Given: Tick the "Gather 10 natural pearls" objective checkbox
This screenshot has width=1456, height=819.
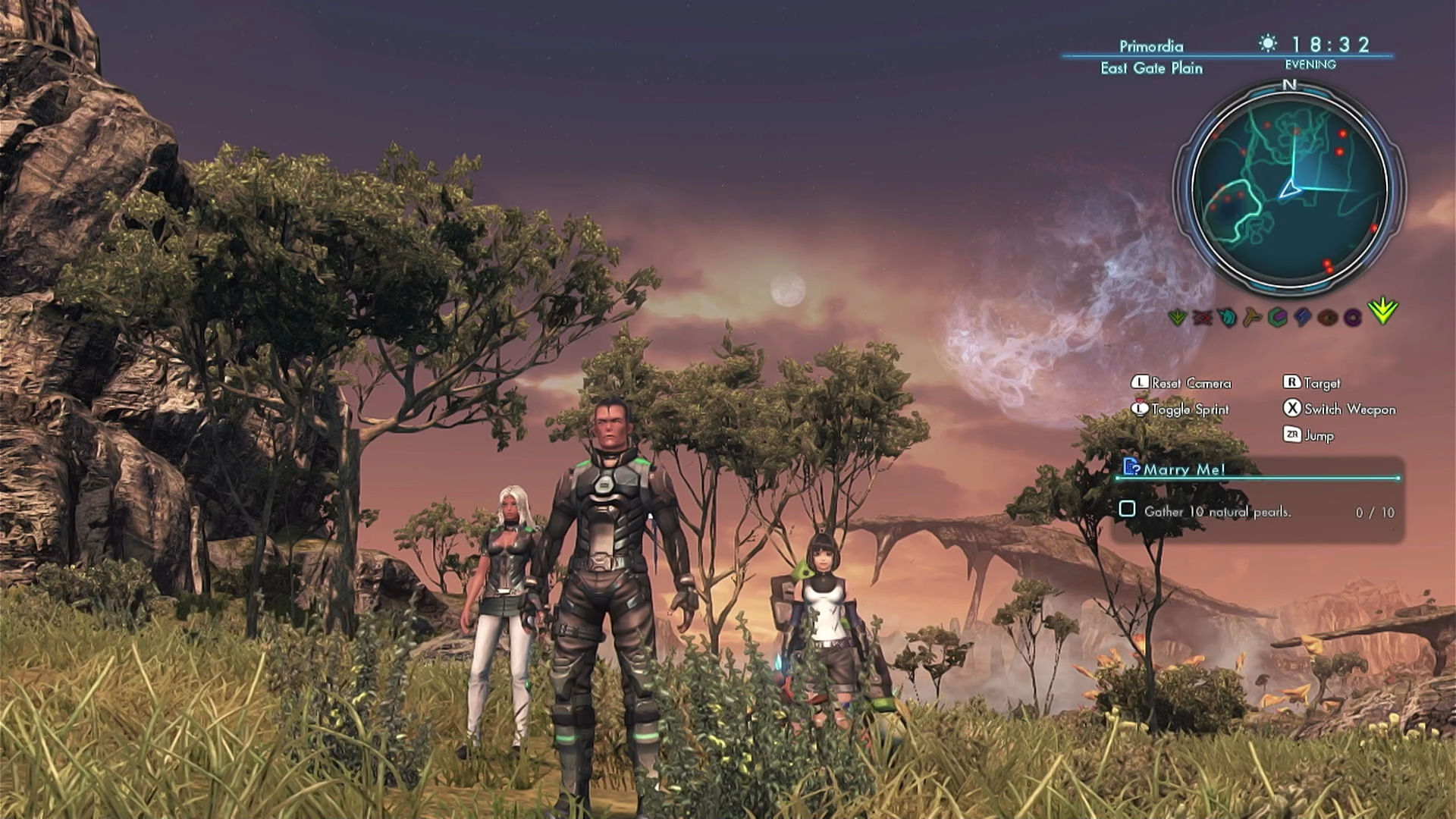Looking at the screenshot, I should point(1127,510).
